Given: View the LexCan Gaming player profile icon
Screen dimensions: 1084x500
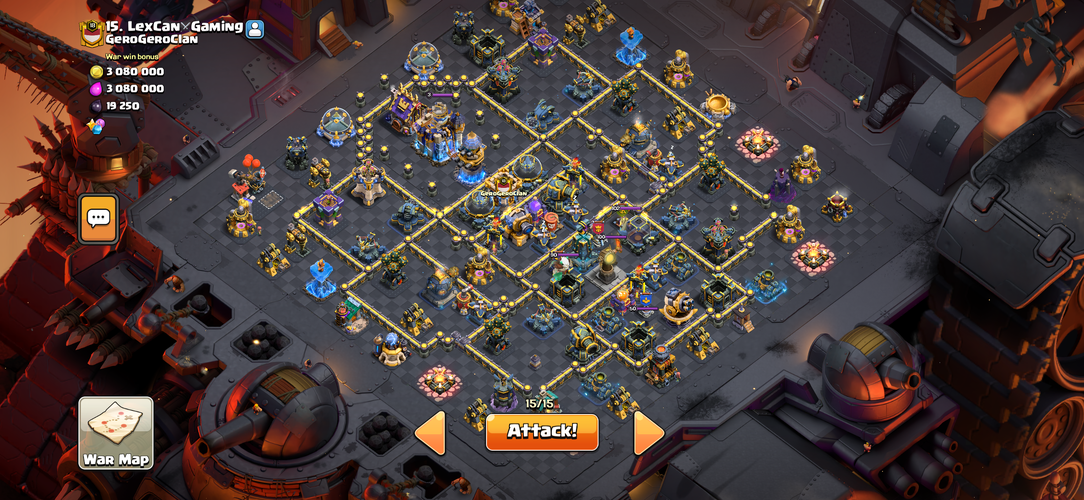Looking at the screenshot, I should (x=255, y=28).
